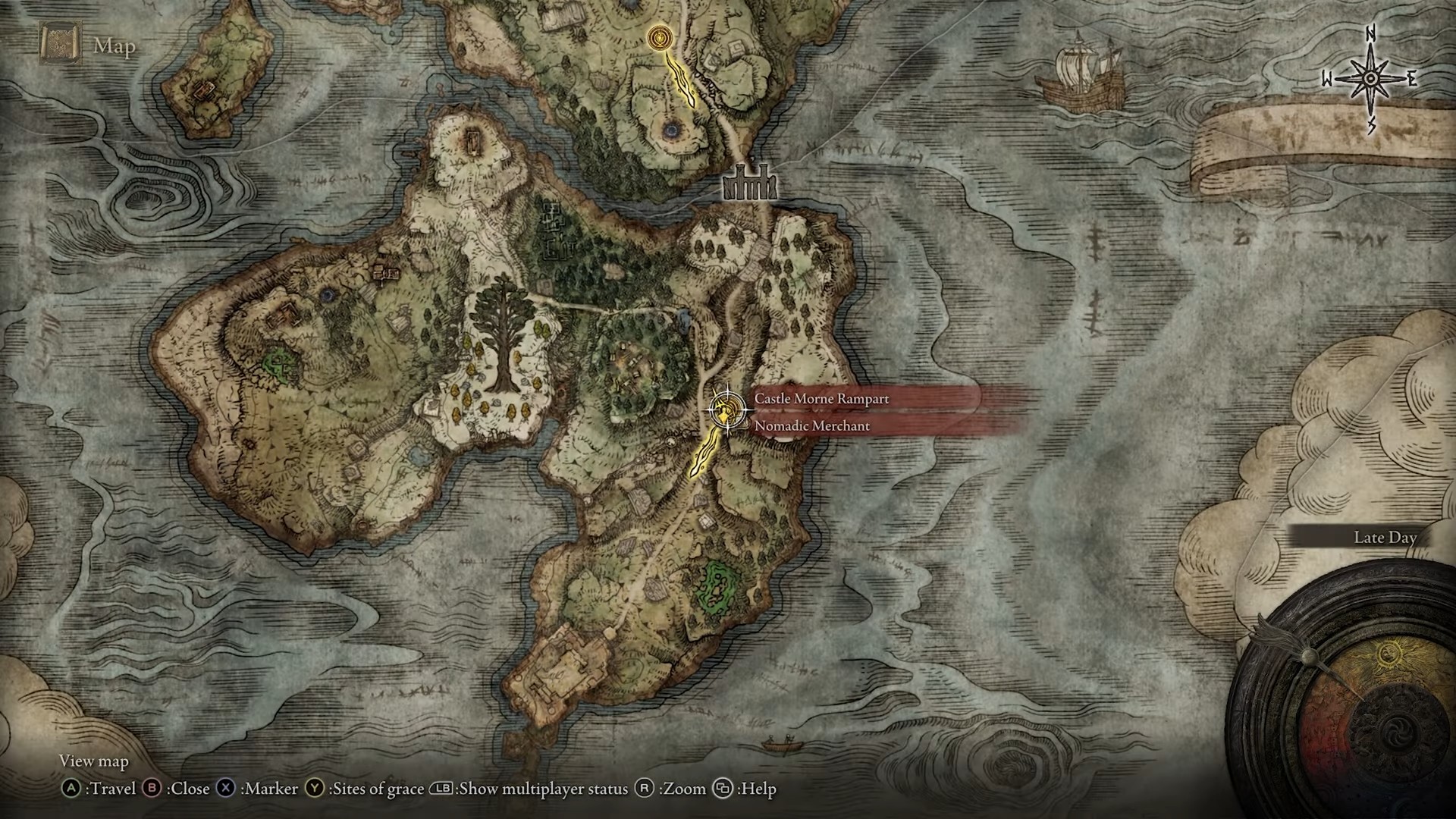Open the Marker placement option via X
The width and height of the screenshot is (1456, 819).
pos(224,789)
